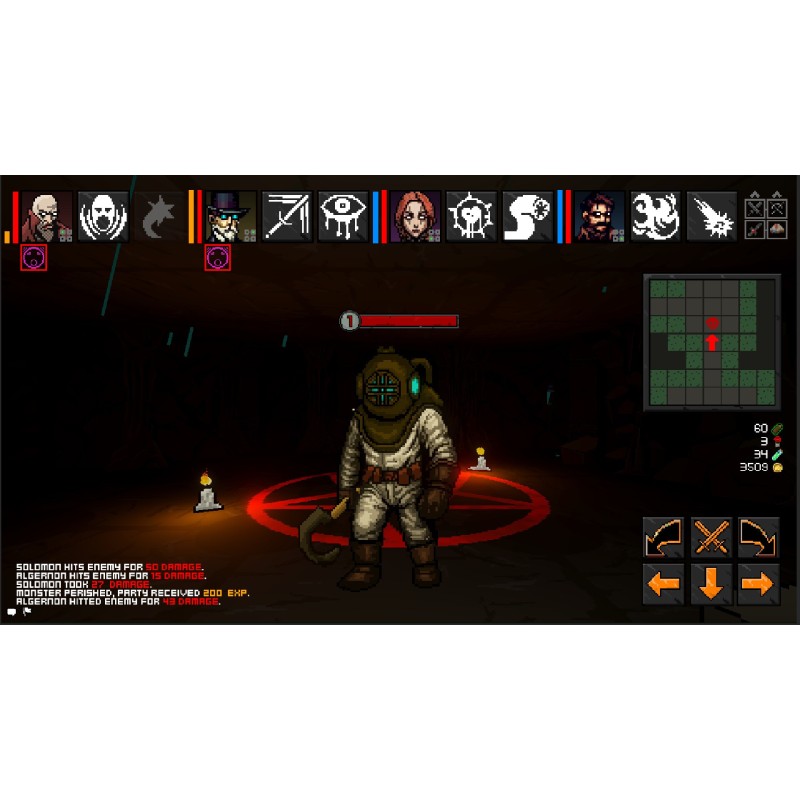800x800 pixels.
Task: Activate the spiked heart ability
Action: point(471,217)
